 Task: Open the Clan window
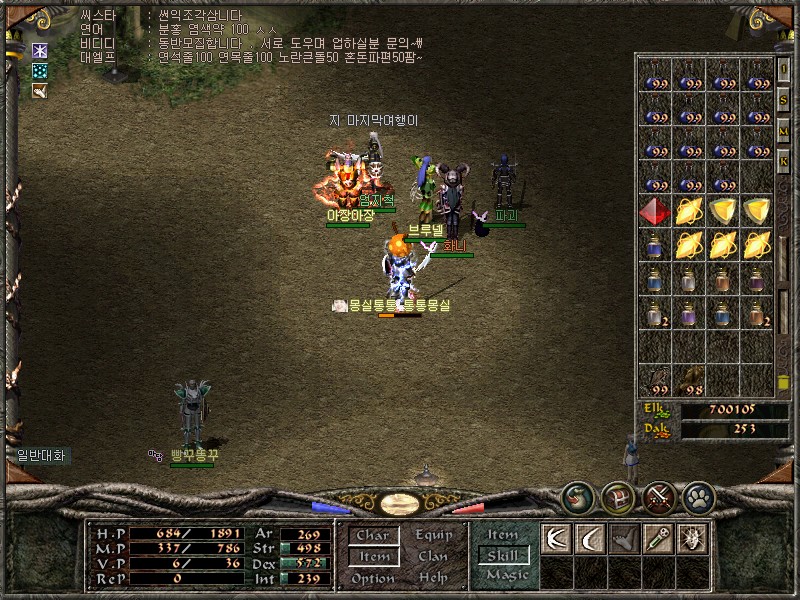433,556
